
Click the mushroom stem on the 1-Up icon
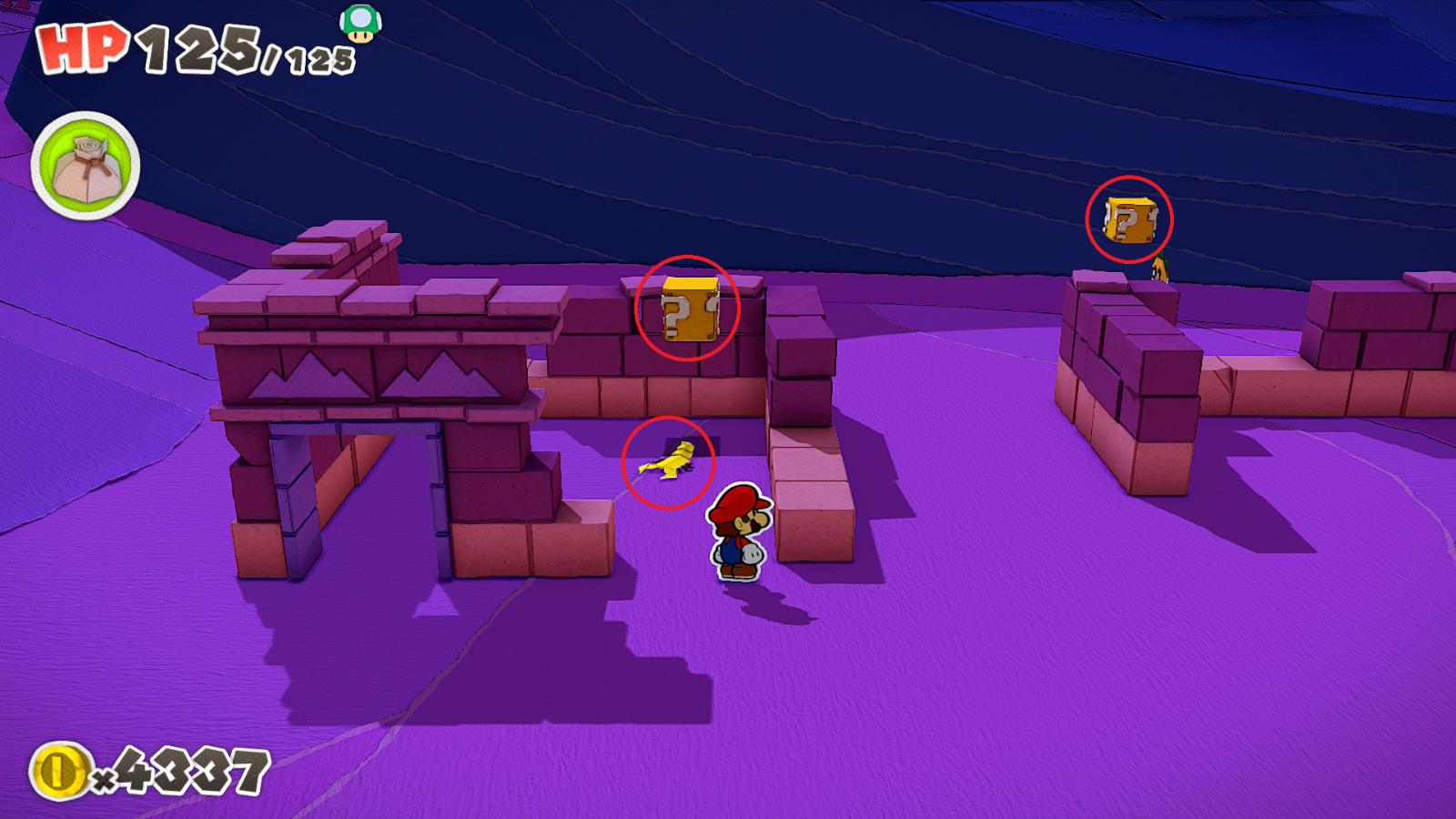point(359,37)
